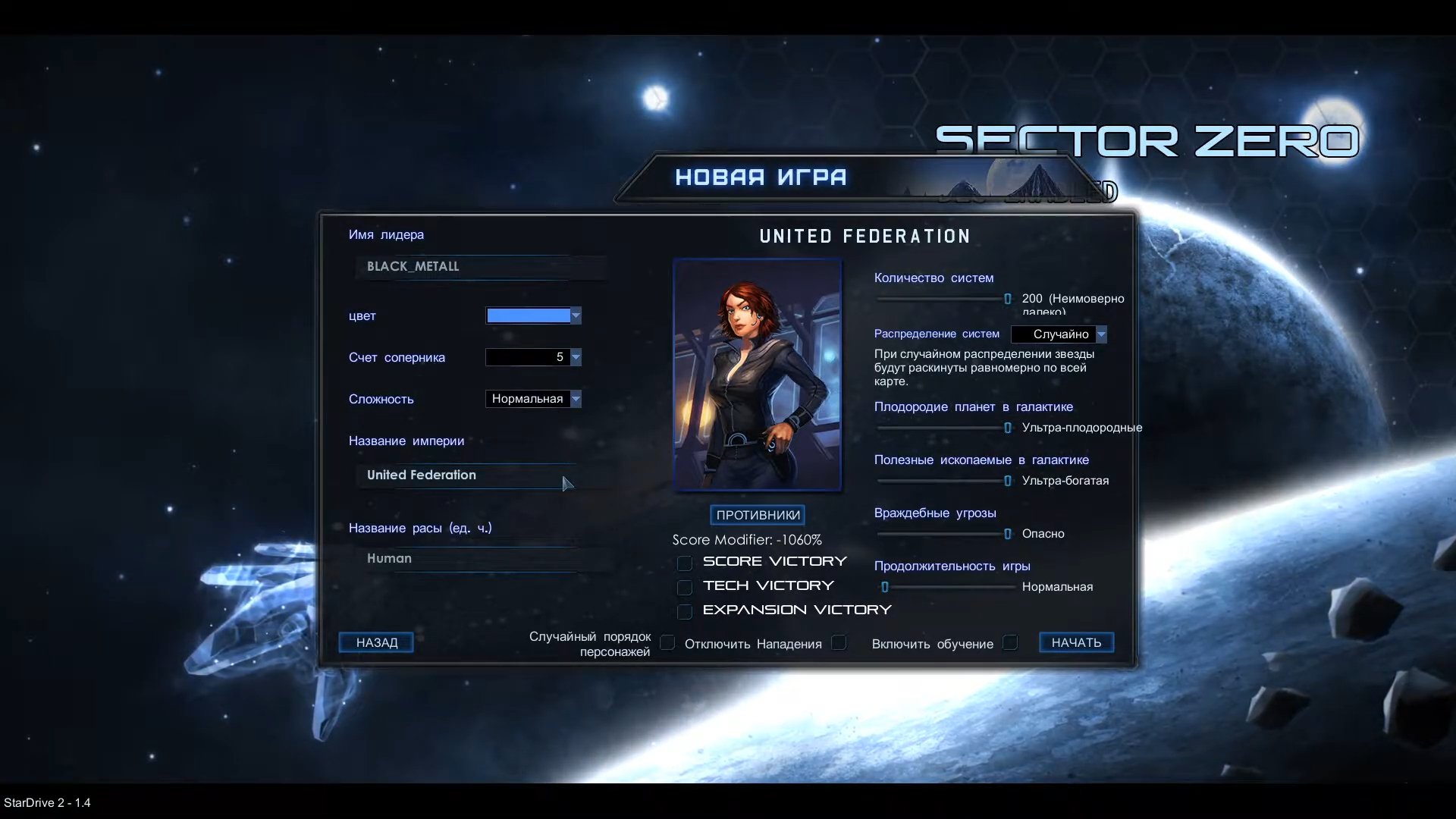Toggle the Score Victory checkbox

pos(685,563)
